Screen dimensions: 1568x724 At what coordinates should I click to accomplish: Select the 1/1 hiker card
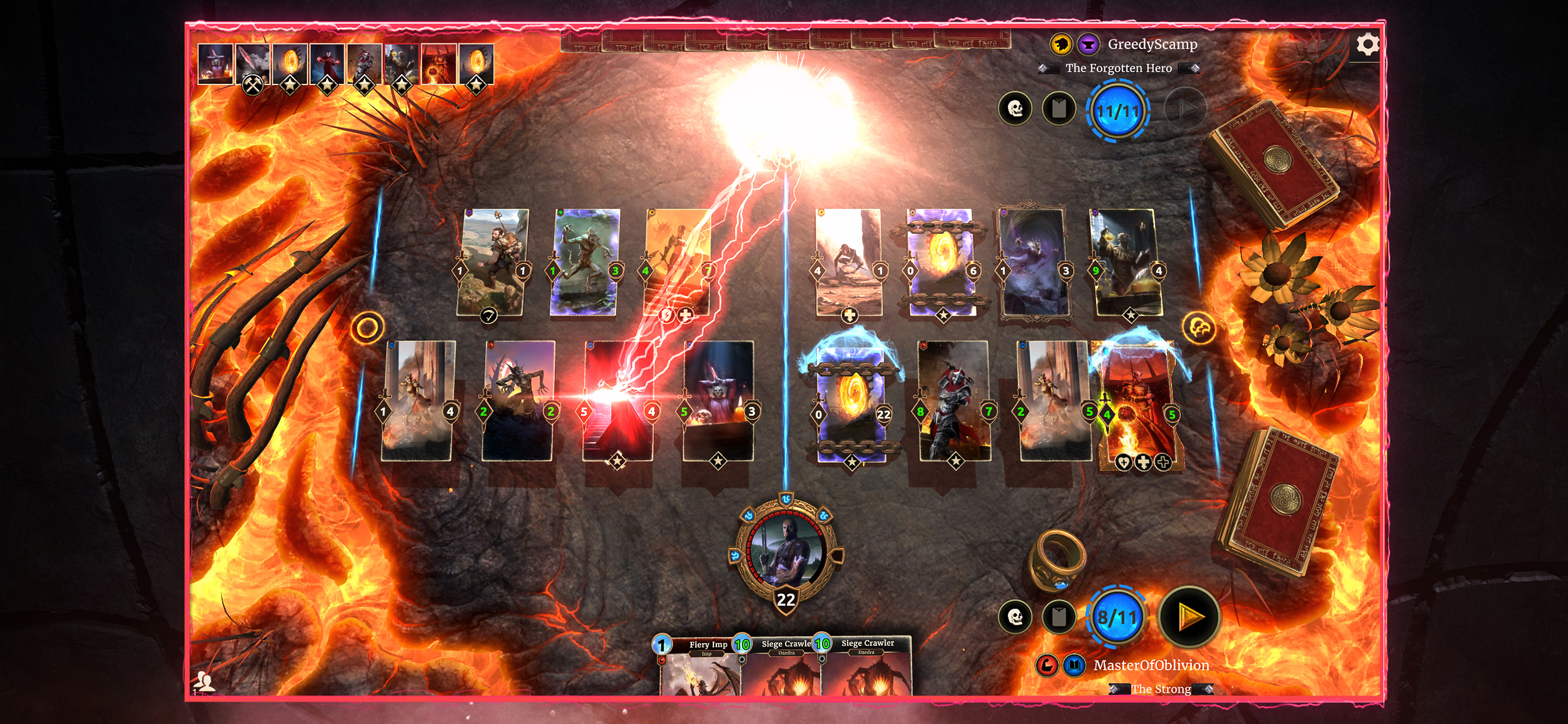pyautogui.click(x=492, y=263)
